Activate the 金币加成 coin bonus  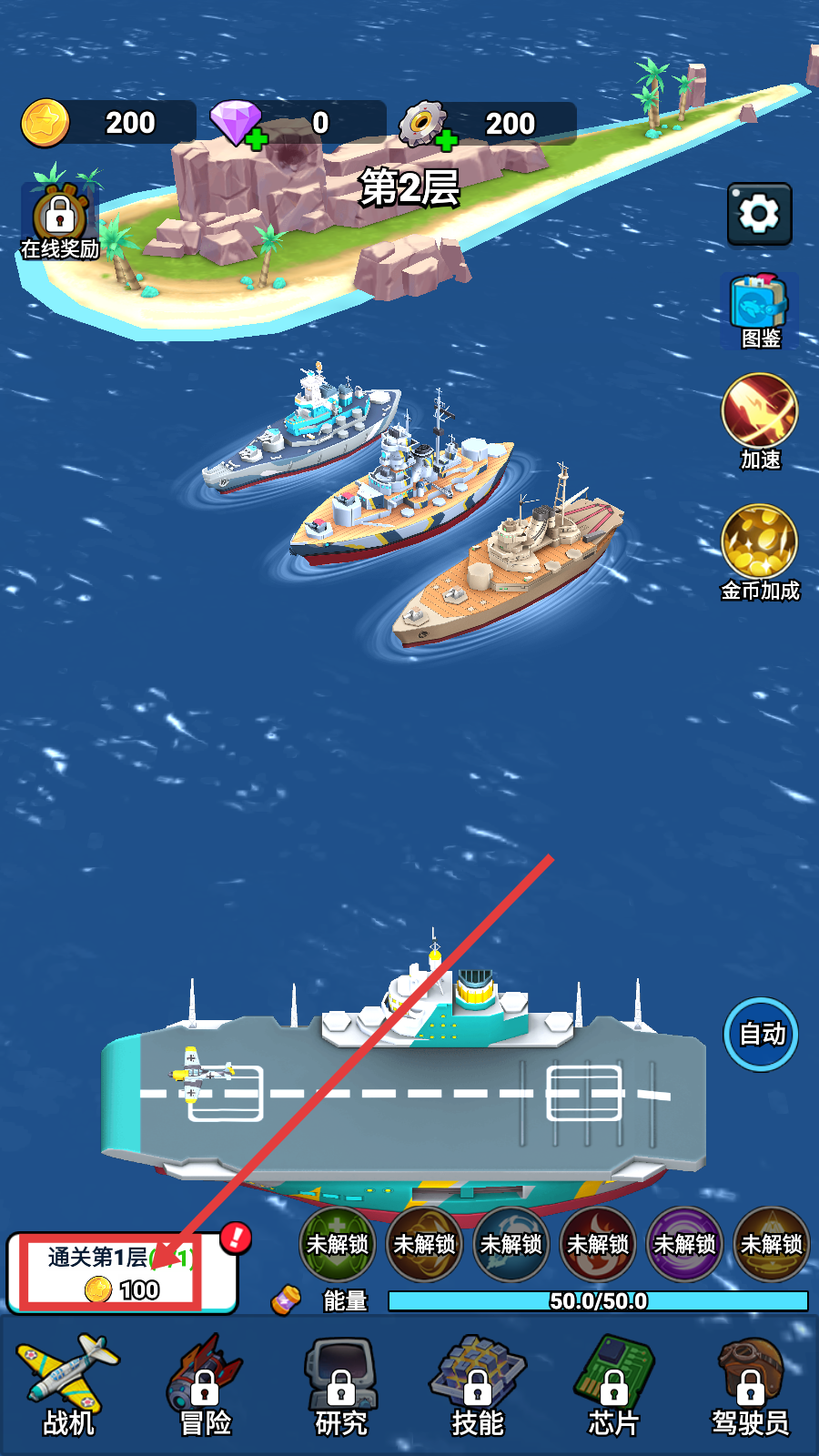(759, 551)
